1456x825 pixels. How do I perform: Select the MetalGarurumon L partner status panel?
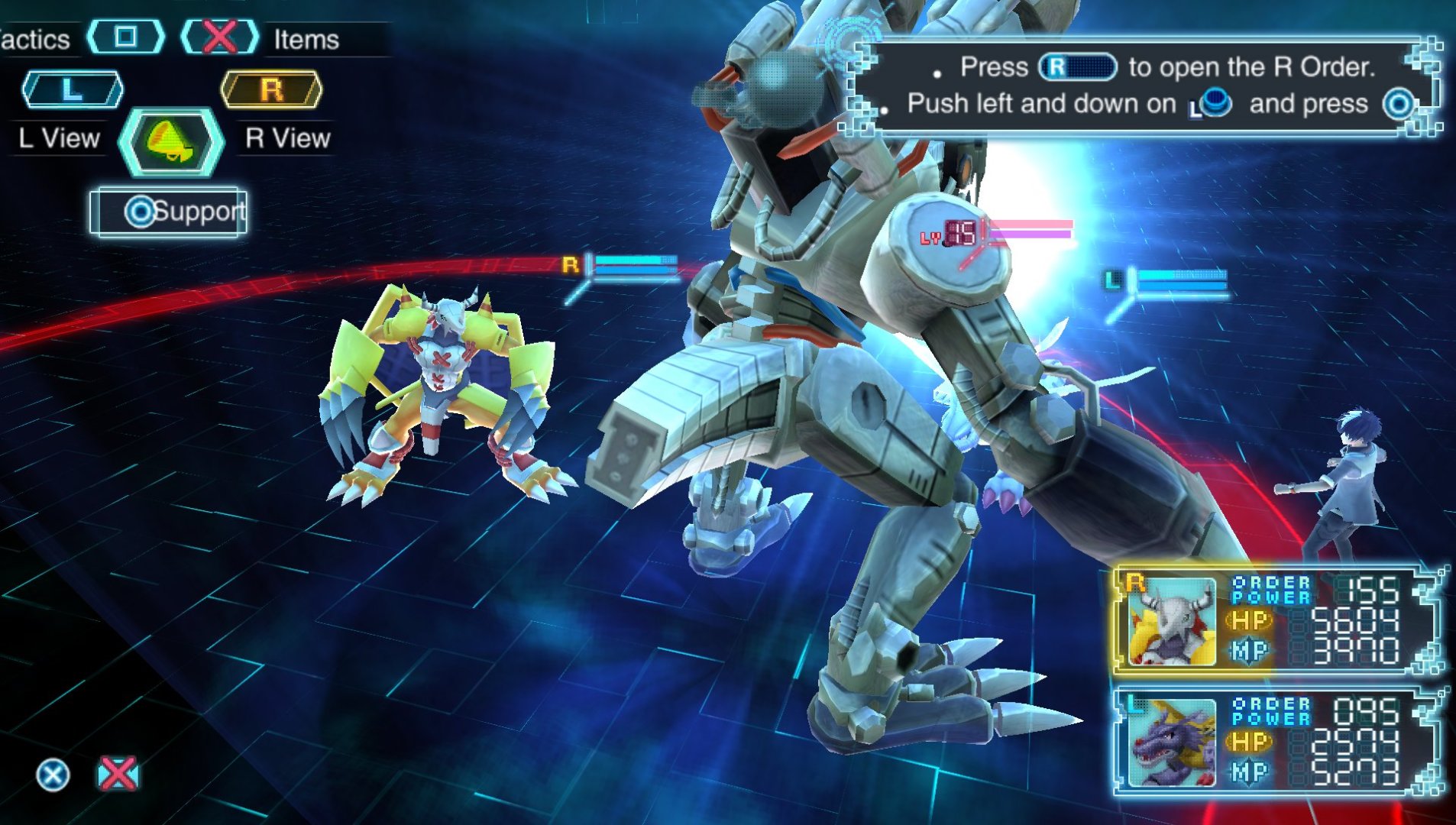[1276, 742]
